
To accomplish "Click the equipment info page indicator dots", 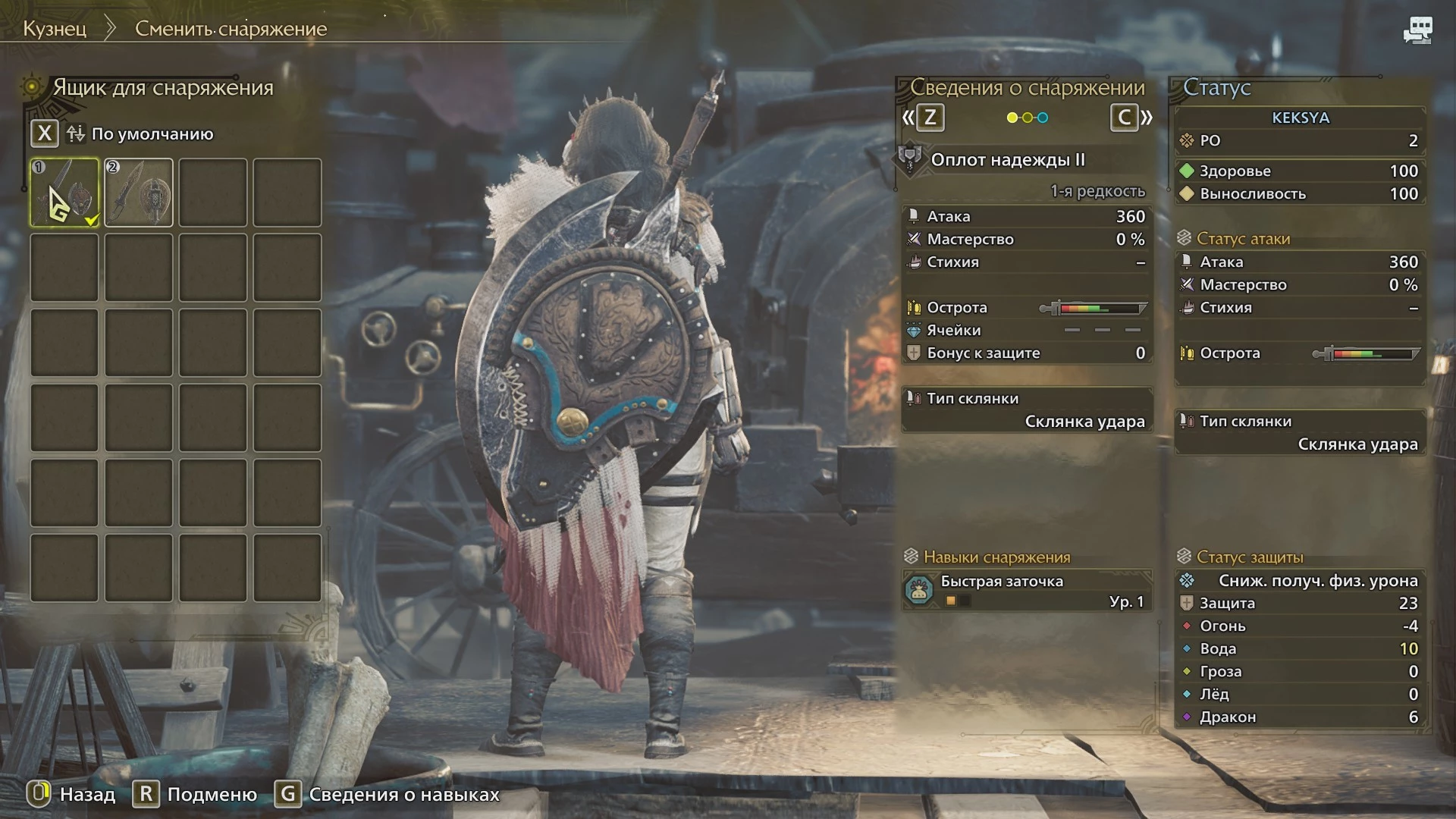I will point(1027,118).
